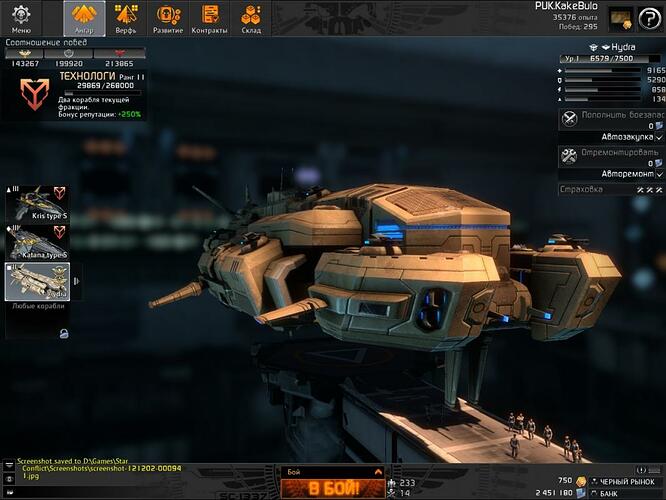666x500 pixels.
Task: Toggle the Авторемонт checkbox
Action: [659, 174]
